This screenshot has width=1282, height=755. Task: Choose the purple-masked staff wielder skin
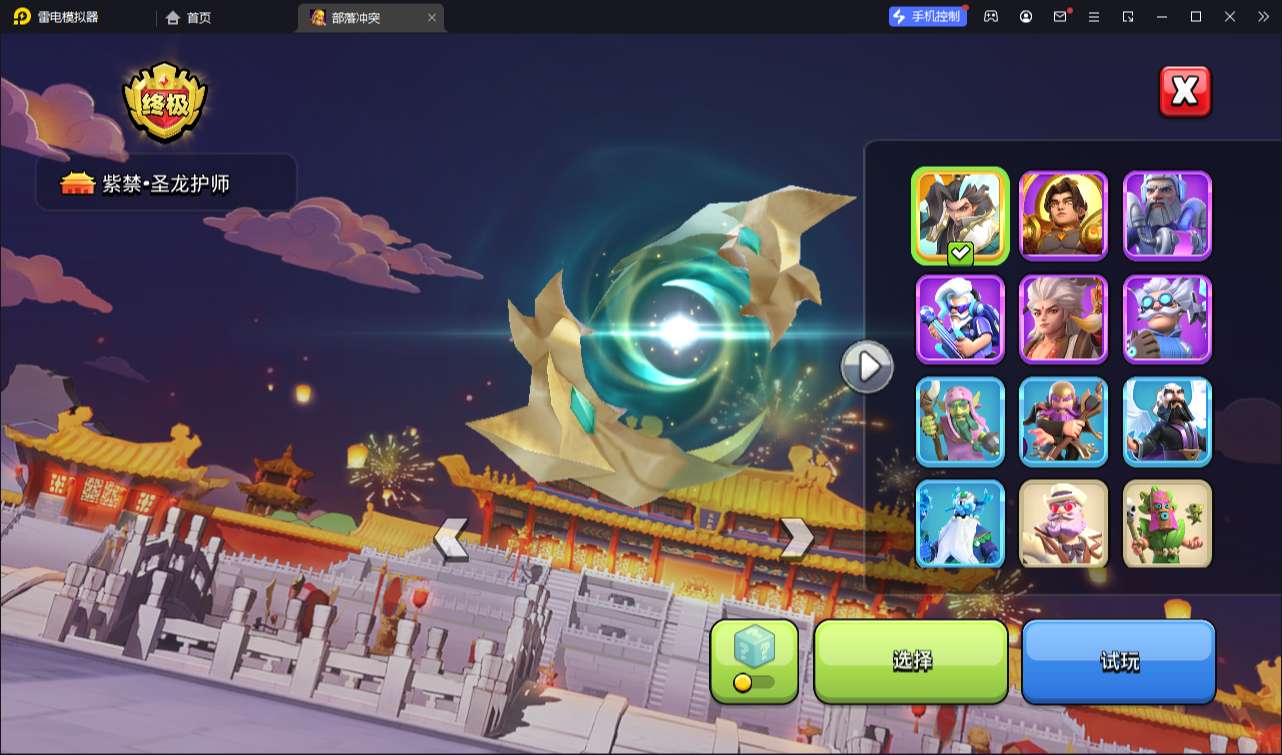point(1063,422)
